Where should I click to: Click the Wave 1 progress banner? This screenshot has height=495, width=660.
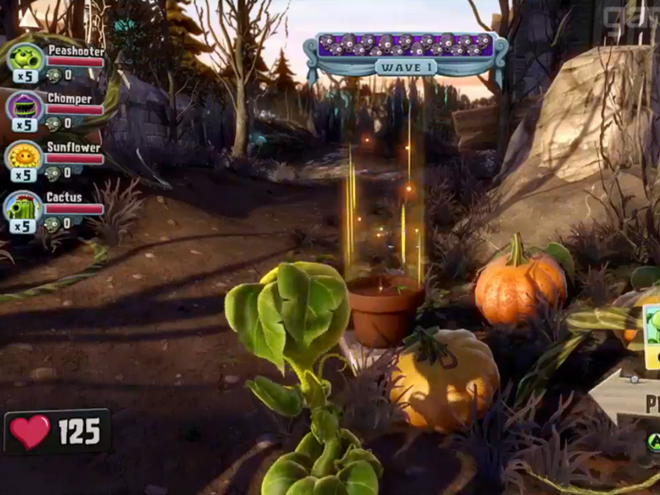pyautogui.click(x=406, y=55)
